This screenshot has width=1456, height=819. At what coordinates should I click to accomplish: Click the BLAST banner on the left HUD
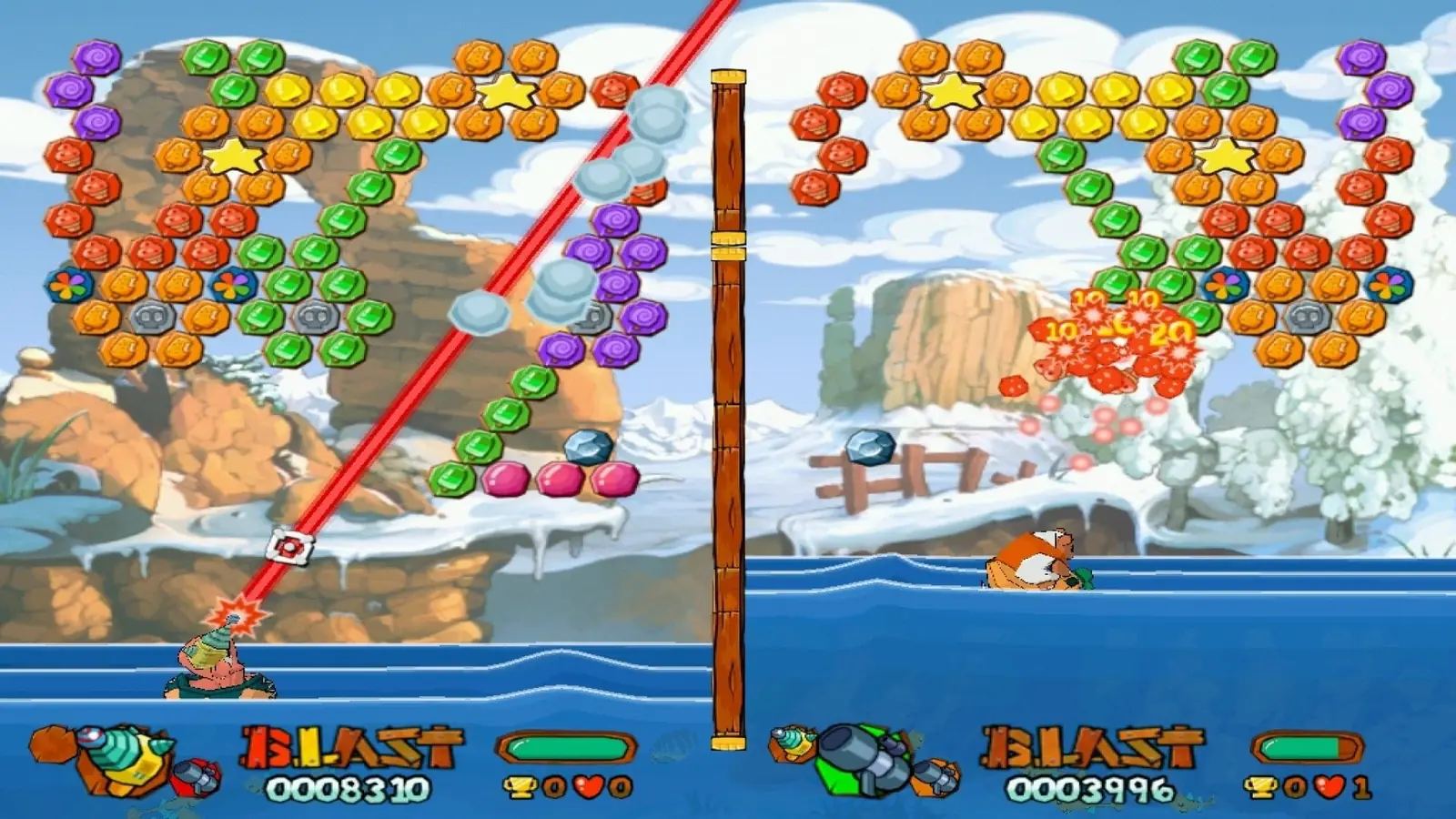[x=350, y=748]
